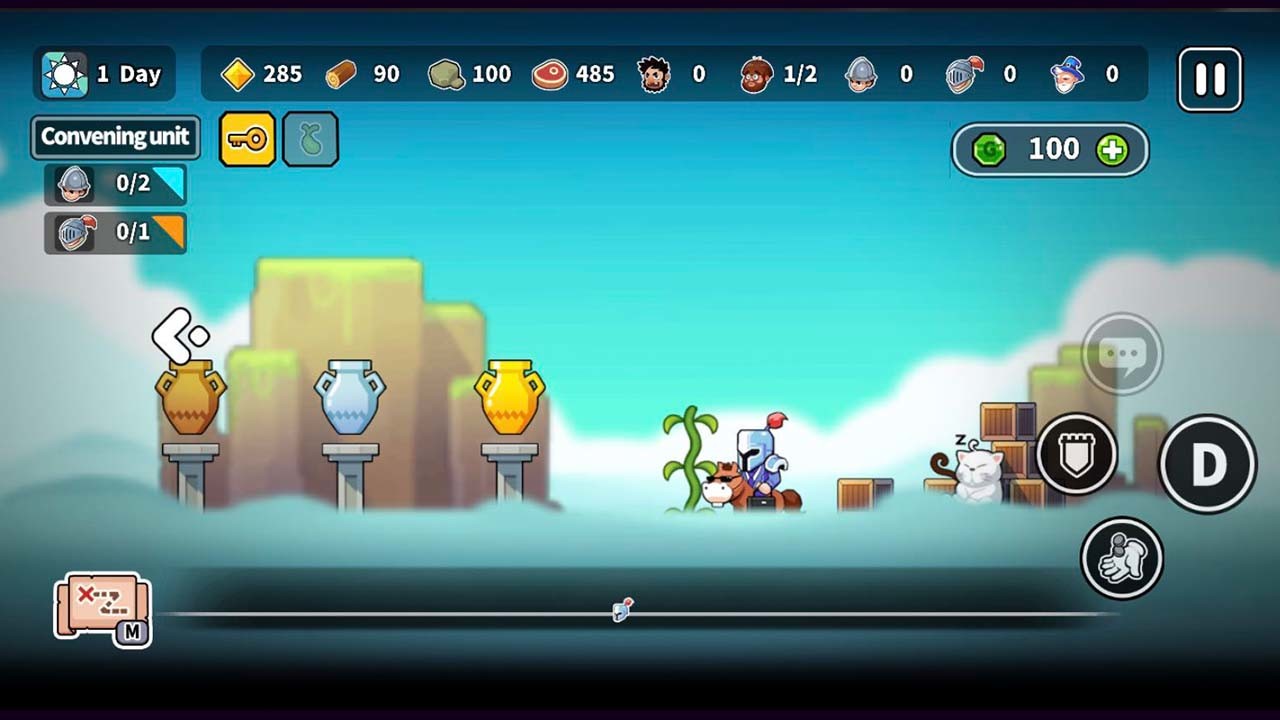1280x720 pixels.
Task: Click the sun Day counter icon
Action: [64, 73]
